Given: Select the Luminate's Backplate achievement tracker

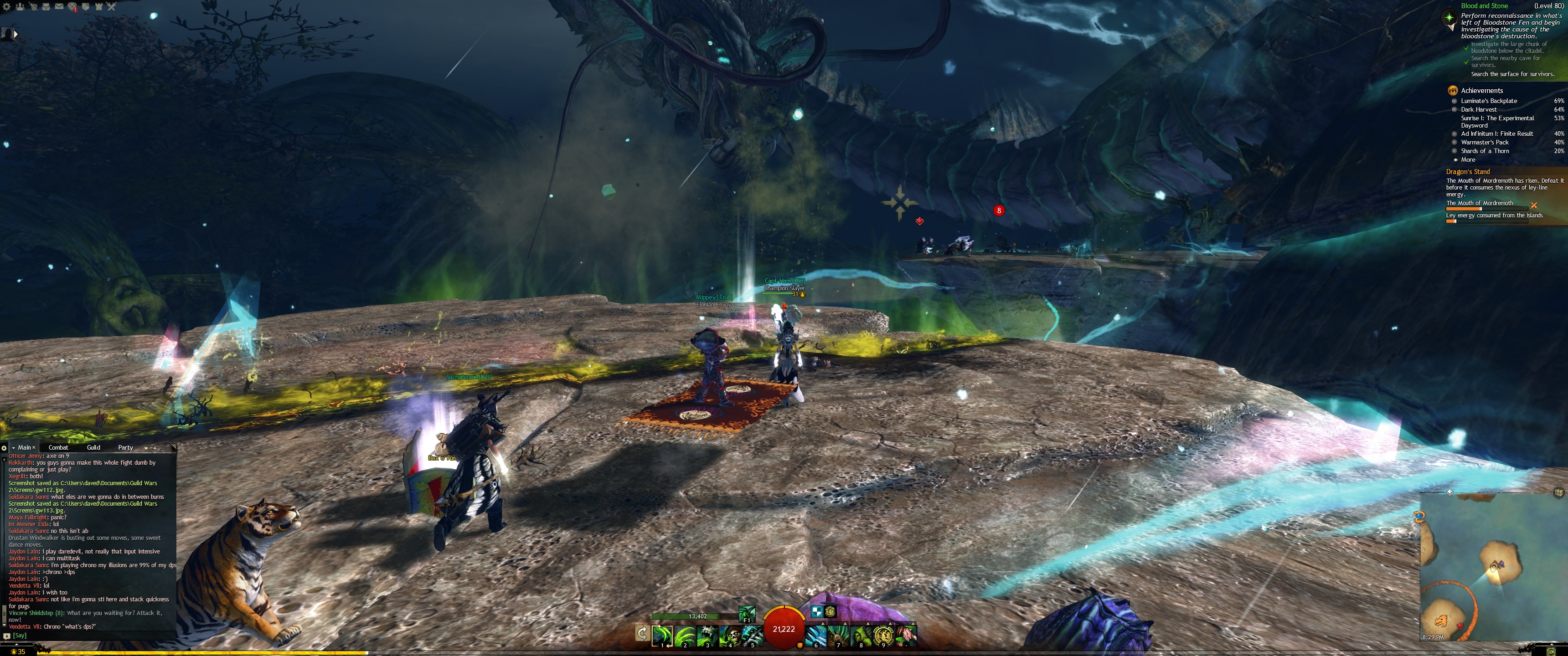Looking at the screenshot, I should (x=1489, y=101).
